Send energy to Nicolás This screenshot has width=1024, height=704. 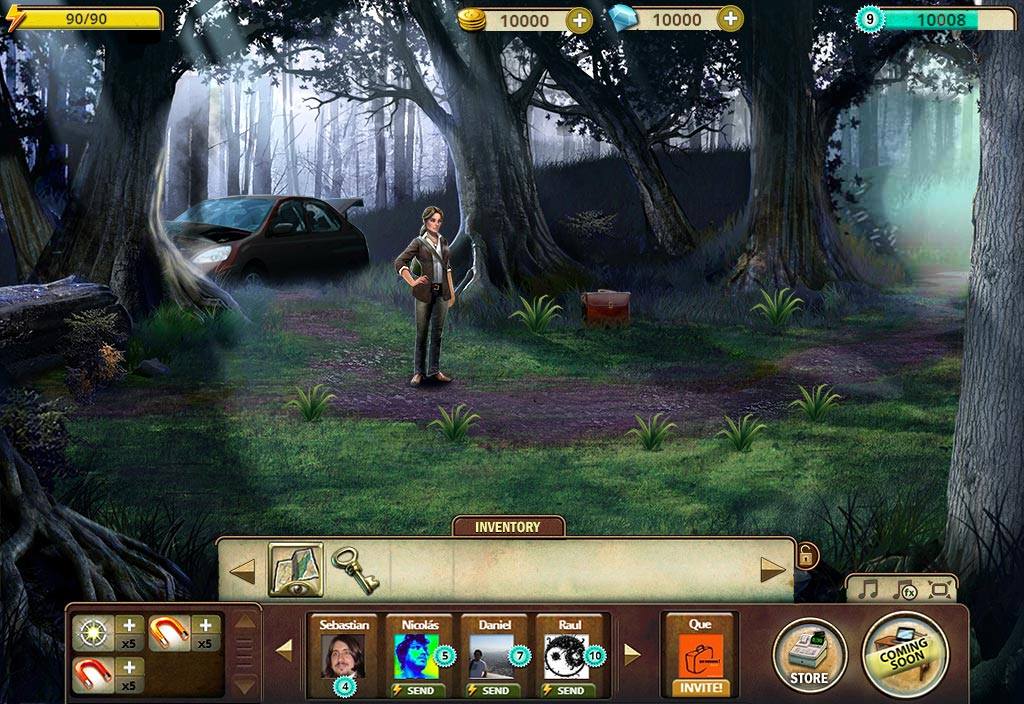pos(418,690)
